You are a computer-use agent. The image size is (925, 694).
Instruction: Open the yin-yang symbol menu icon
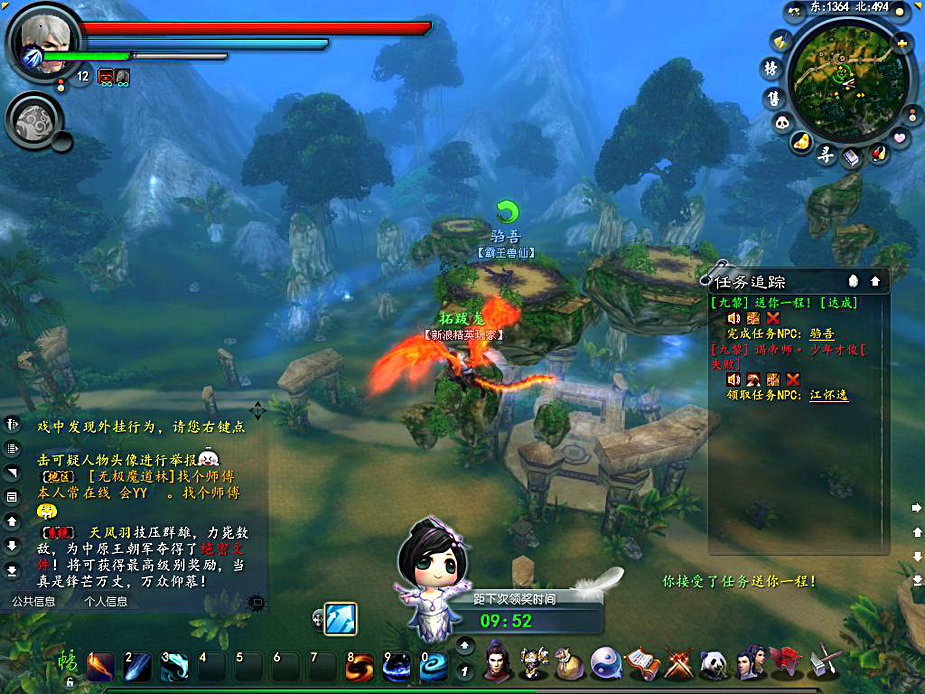[606, 663]
